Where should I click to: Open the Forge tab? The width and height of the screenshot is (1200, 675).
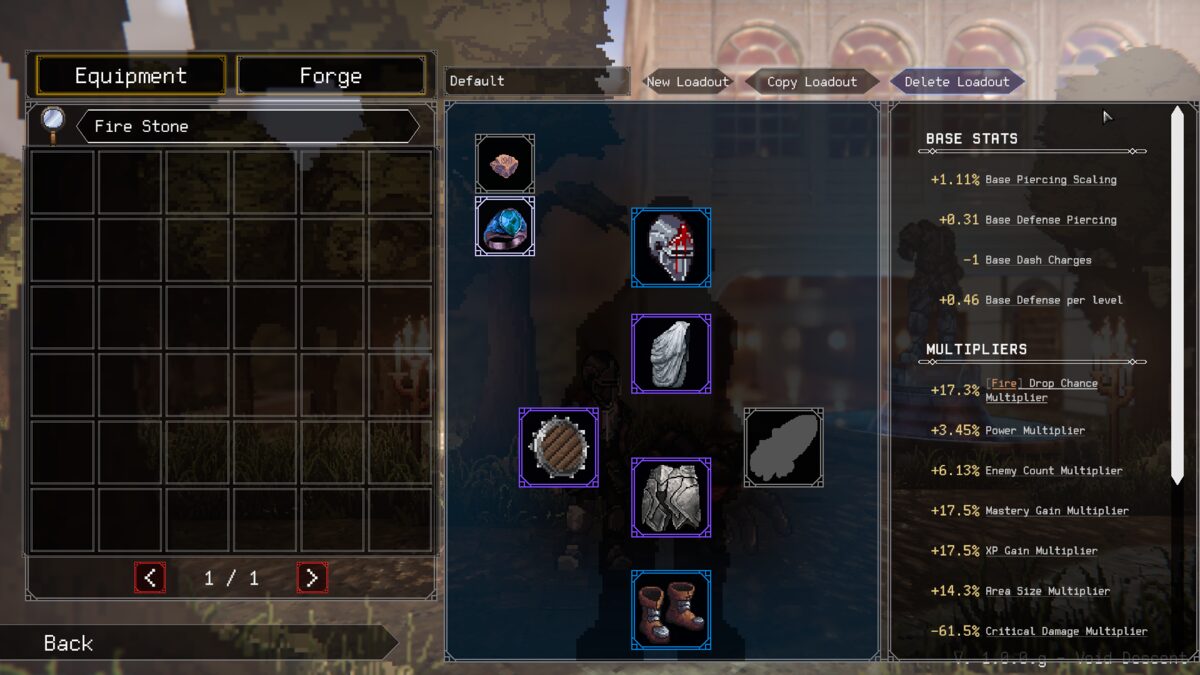(x=331, y=76)
